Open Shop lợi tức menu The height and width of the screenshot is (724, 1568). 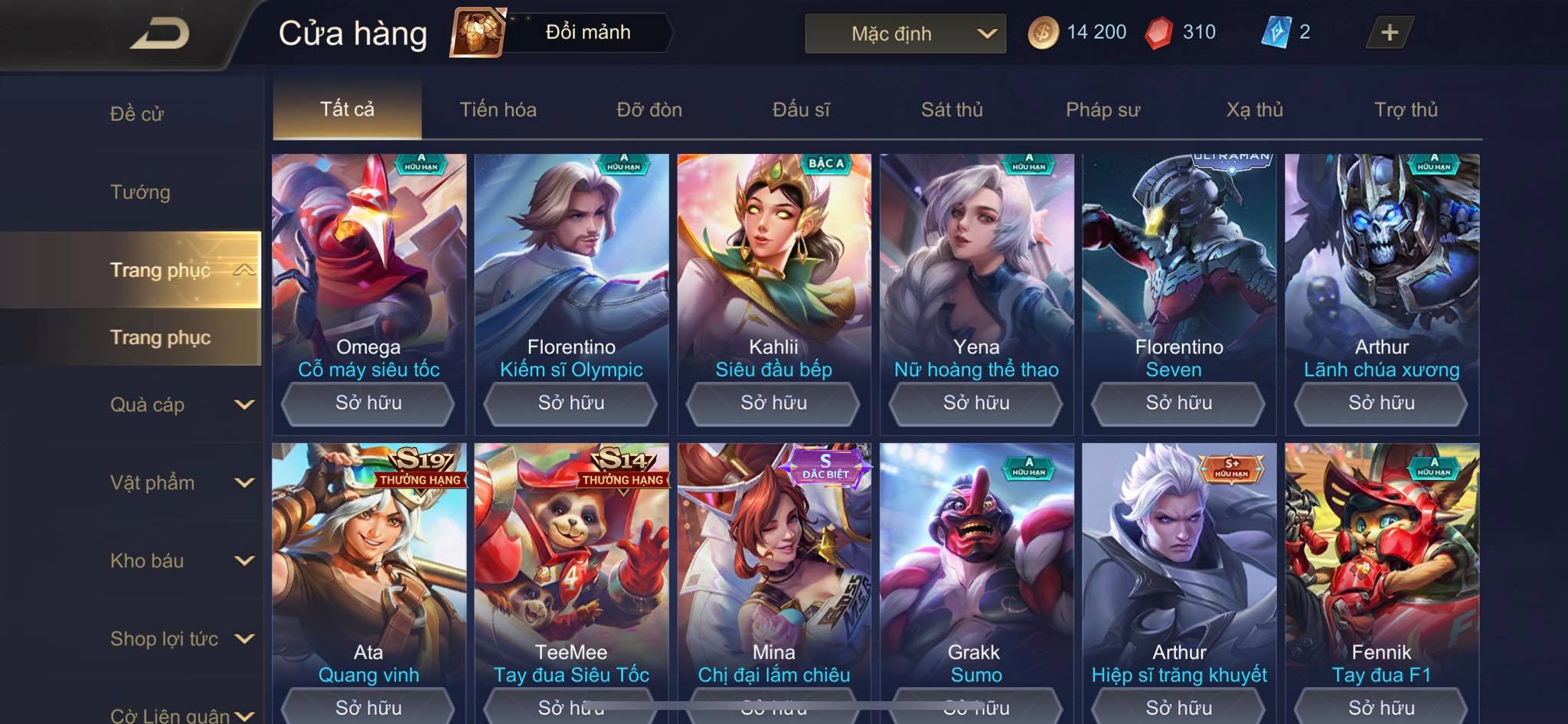[x=180, y=639]
